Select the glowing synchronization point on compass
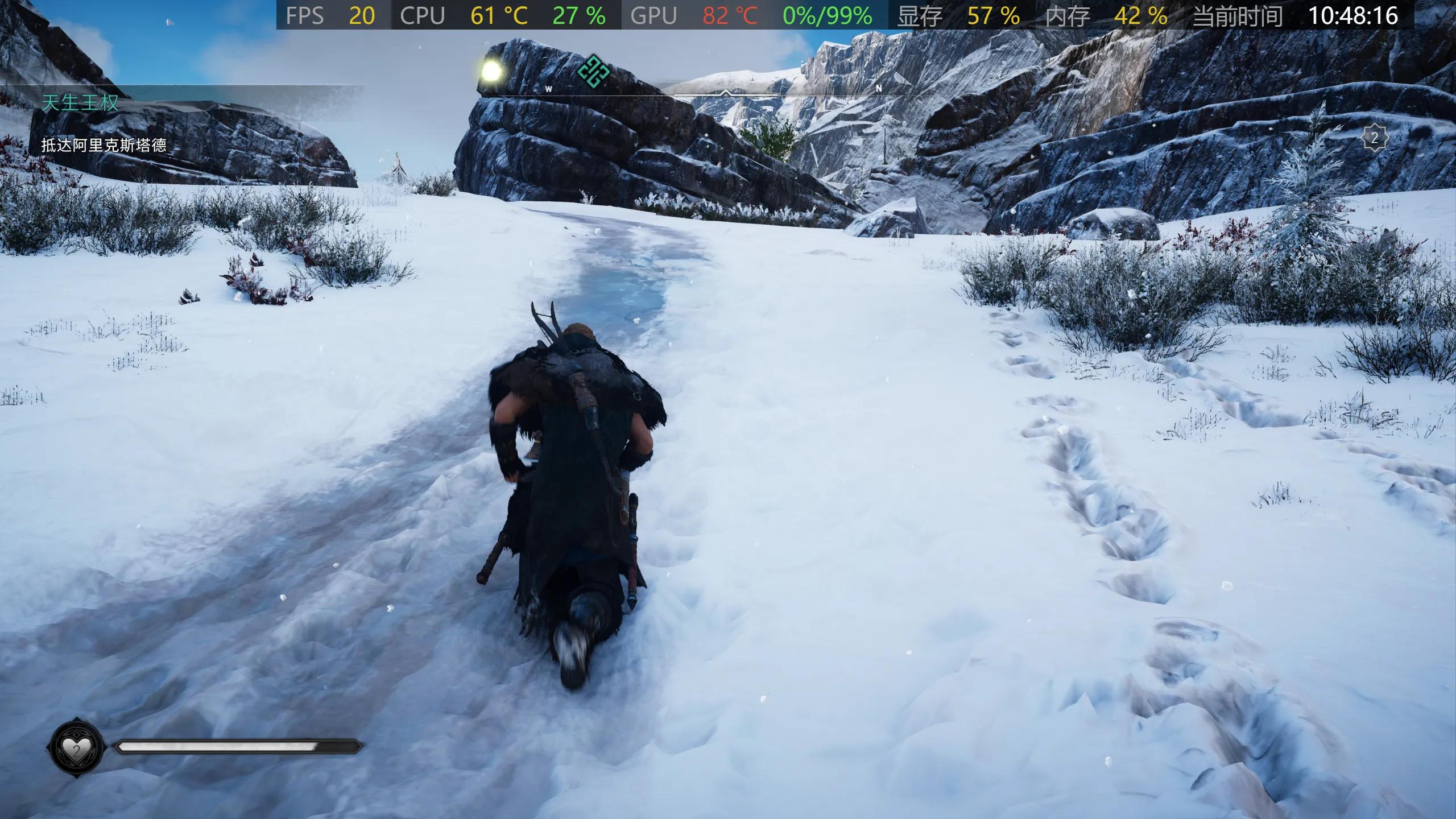This screenshot has height=819, width=1456. [491, 72]
